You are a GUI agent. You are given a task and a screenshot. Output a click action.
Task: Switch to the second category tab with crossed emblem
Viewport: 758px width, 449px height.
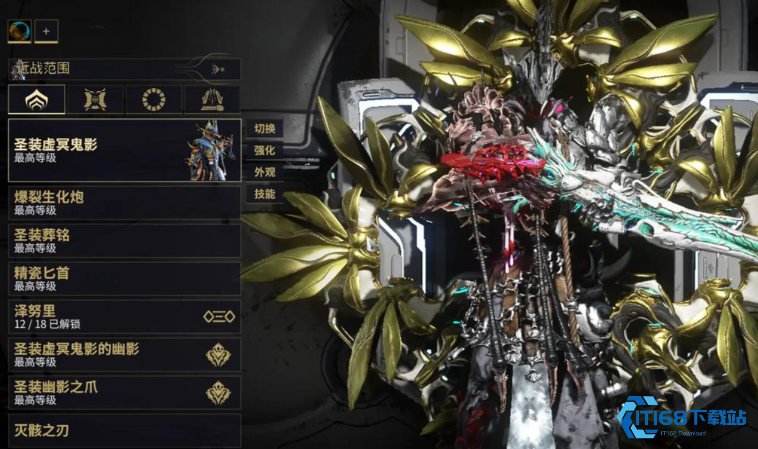(x=96, y=99)
